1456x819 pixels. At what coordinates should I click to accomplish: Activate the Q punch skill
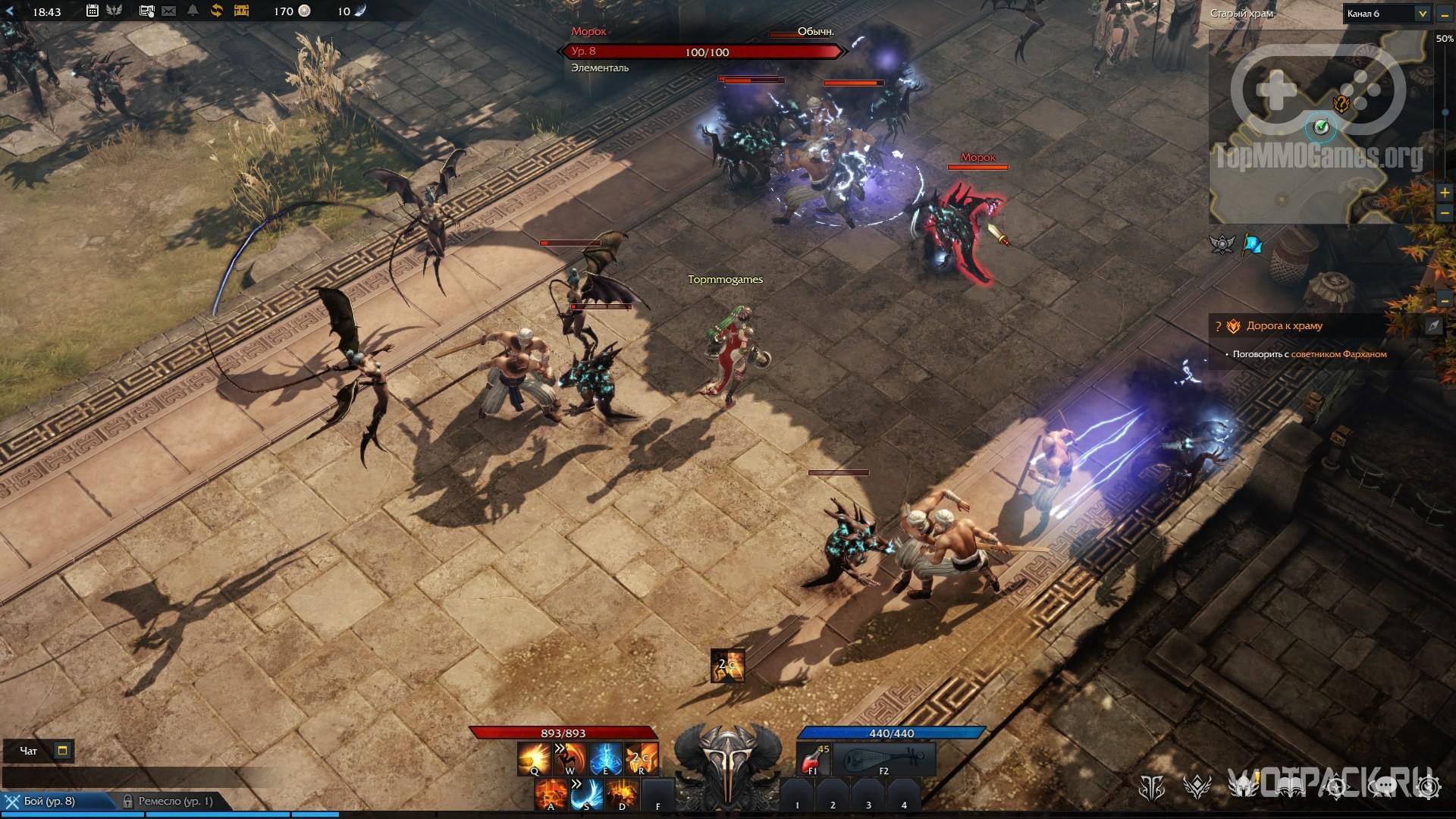534,758
